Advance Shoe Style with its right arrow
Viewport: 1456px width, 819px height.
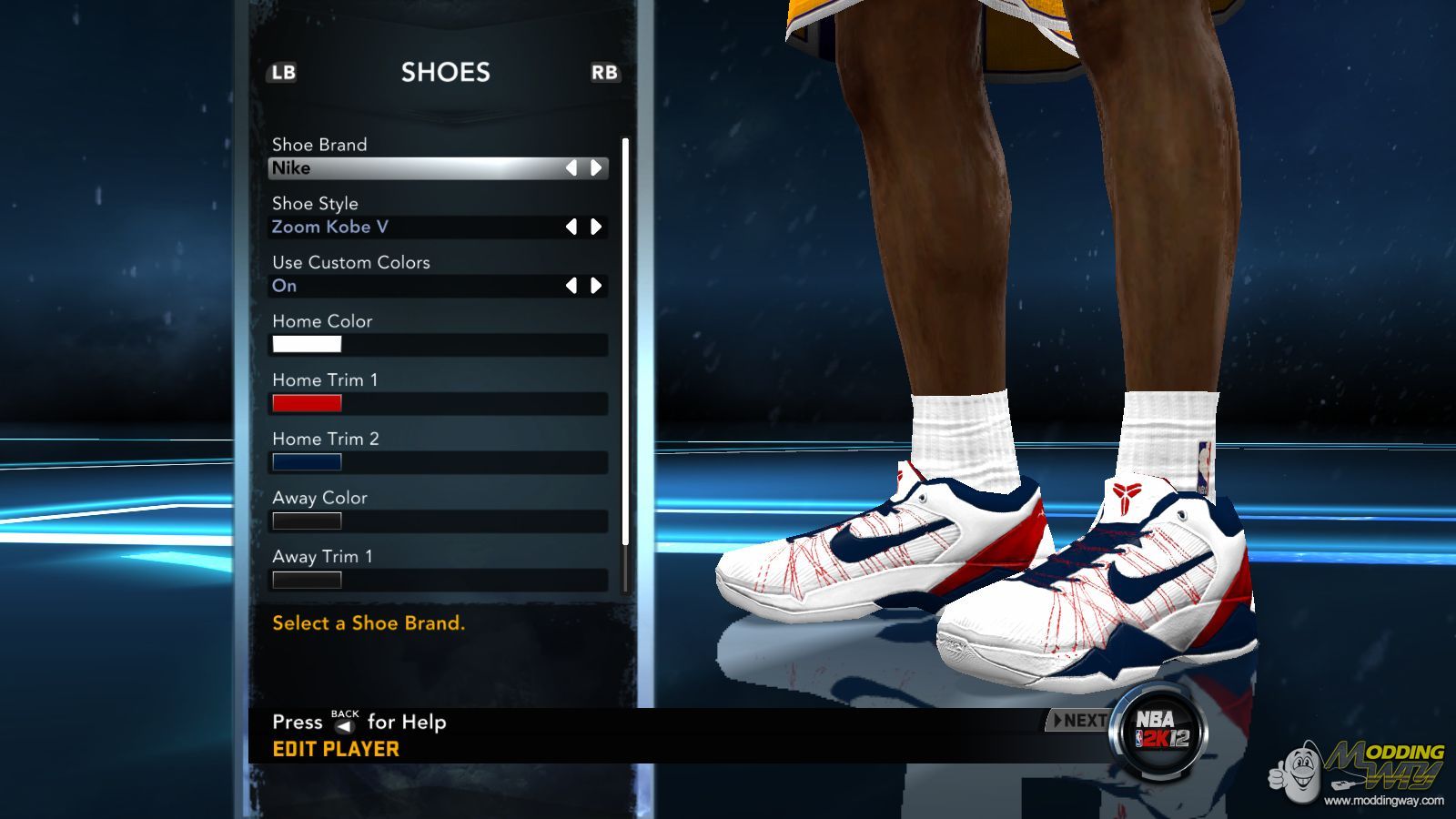tap(596, 227)
